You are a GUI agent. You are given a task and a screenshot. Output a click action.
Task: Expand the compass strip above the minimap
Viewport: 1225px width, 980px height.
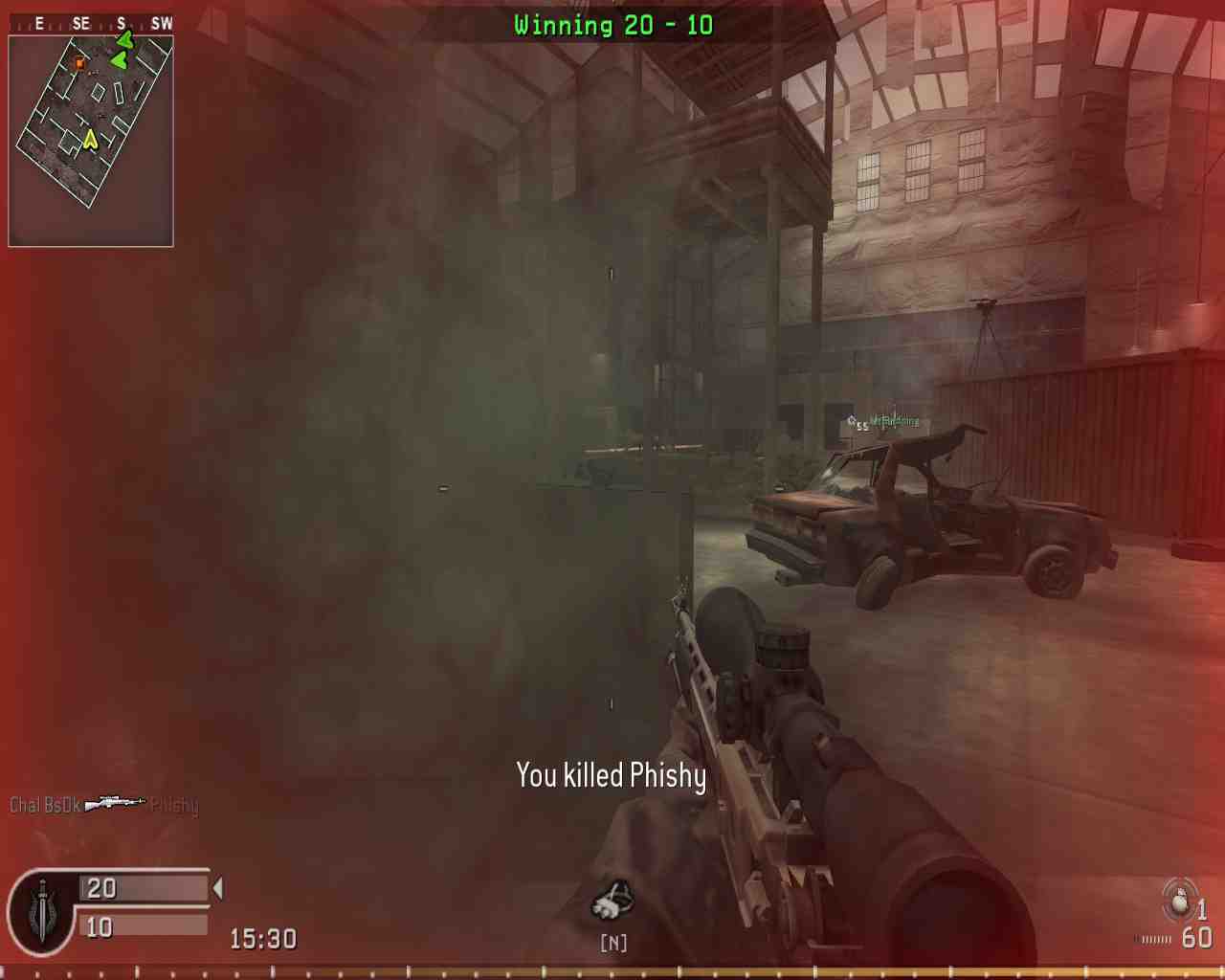tap(91, 23)
